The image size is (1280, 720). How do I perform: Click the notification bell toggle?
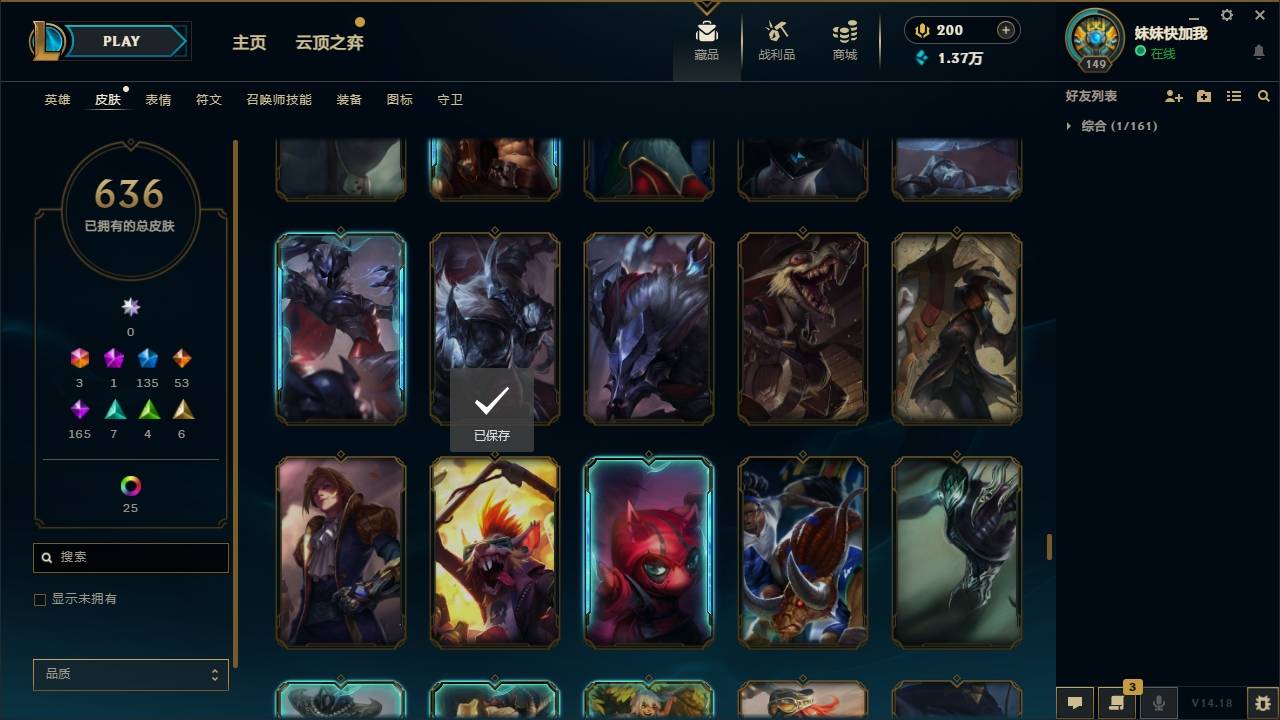pyautogui.click(x=1258, y=52)
